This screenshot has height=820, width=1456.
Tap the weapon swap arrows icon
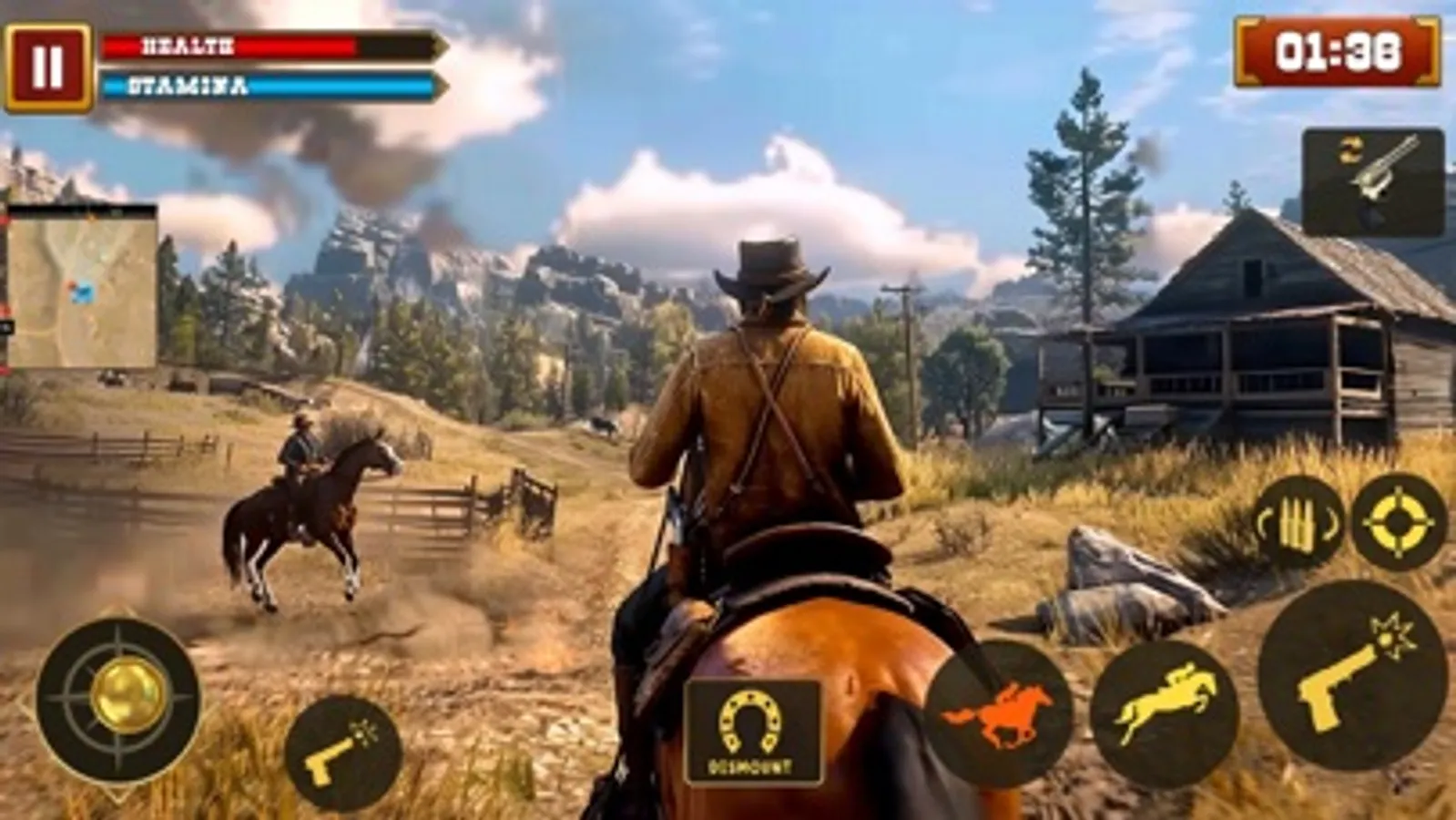coord(1351,150)
